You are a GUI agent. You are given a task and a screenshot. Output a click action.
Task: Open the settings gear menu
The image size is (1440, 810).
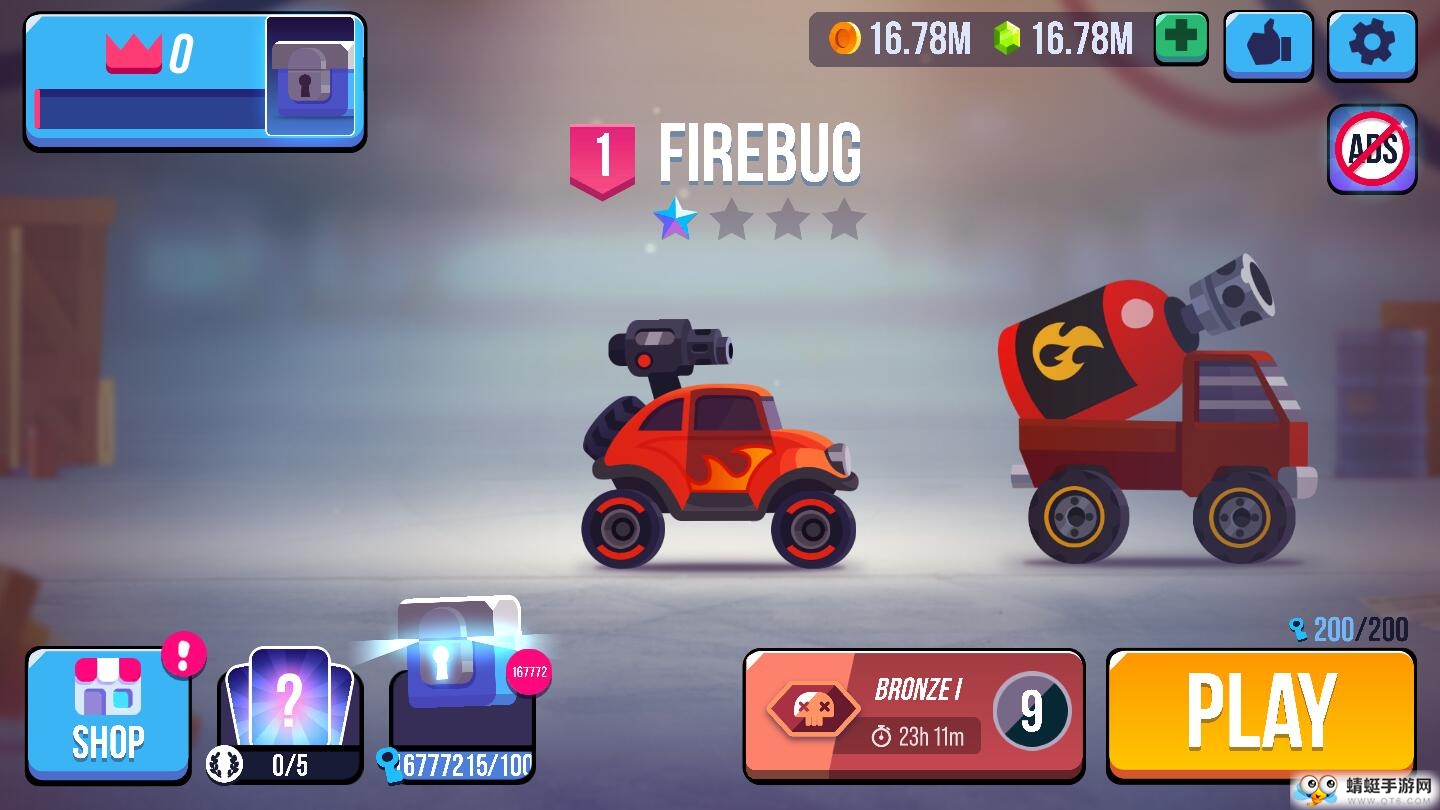[x=1371, y=45]
